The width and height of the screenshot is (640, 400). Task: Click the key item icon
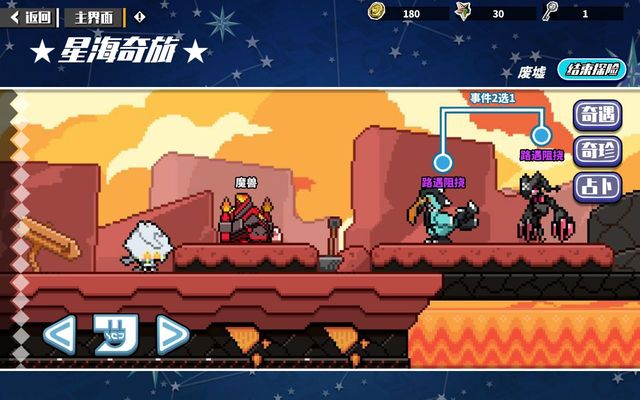tap(550, 12)
